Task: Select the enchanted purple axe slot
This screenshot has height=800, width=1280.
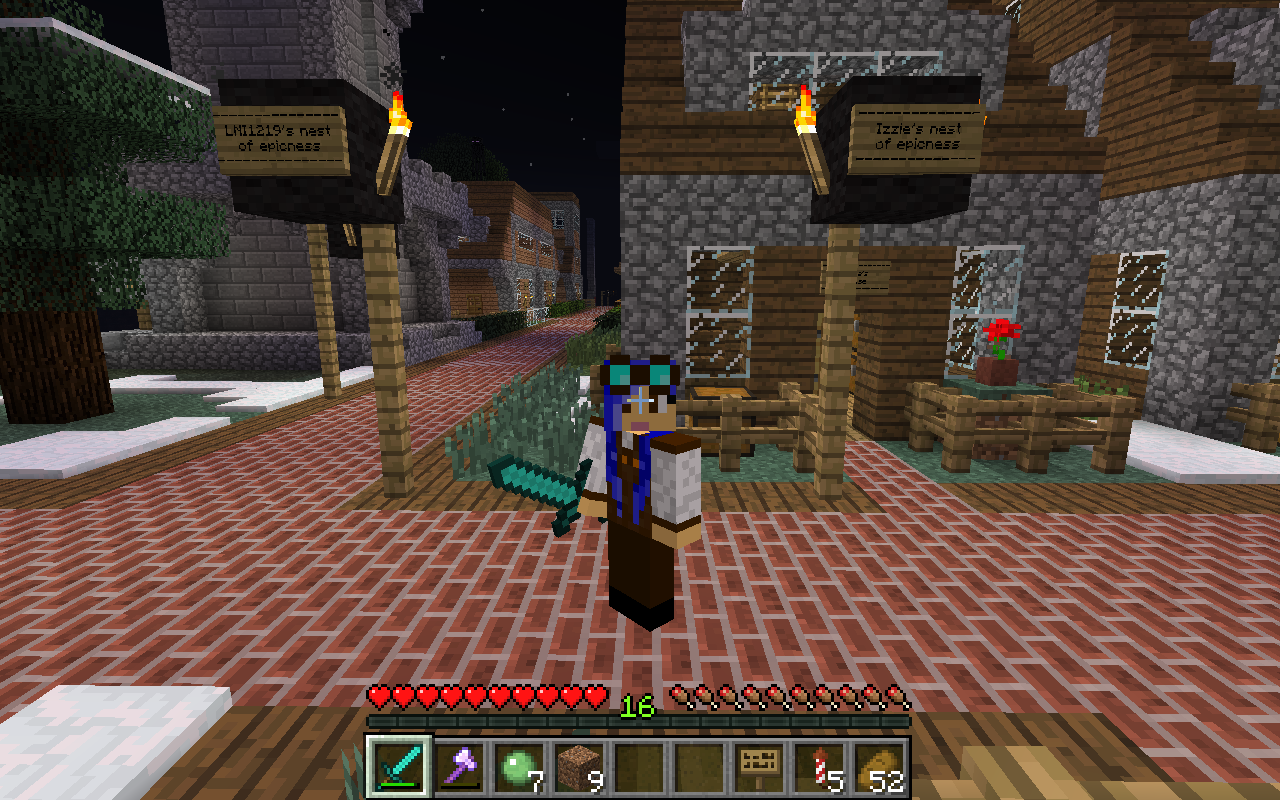Action: pyautogui.click(x=459, y=767)
